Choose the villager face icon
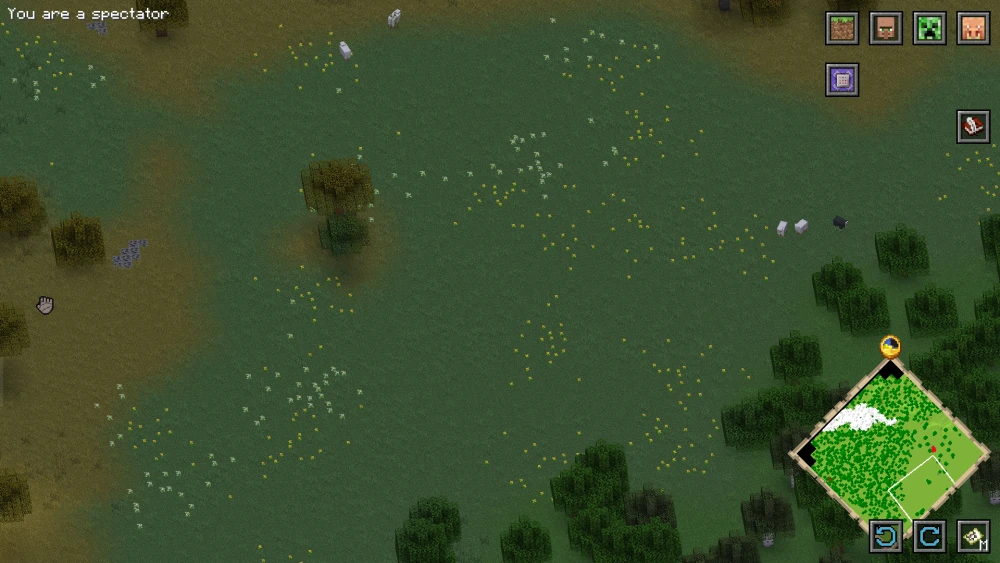The width and height of the screenshot is (1000, 563). point(886,29)
